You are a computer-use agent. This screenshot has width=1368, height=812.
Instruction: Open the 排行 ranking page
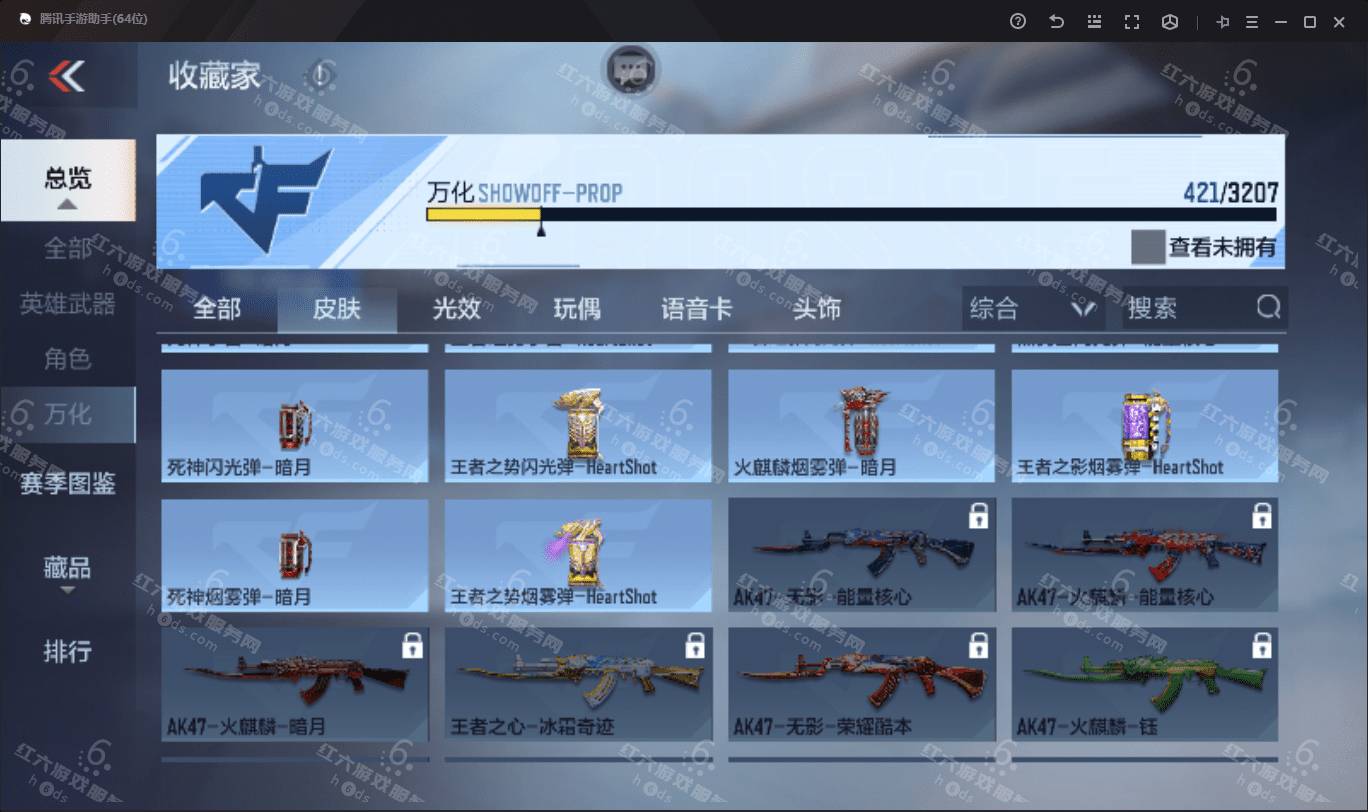coord(67,652)
